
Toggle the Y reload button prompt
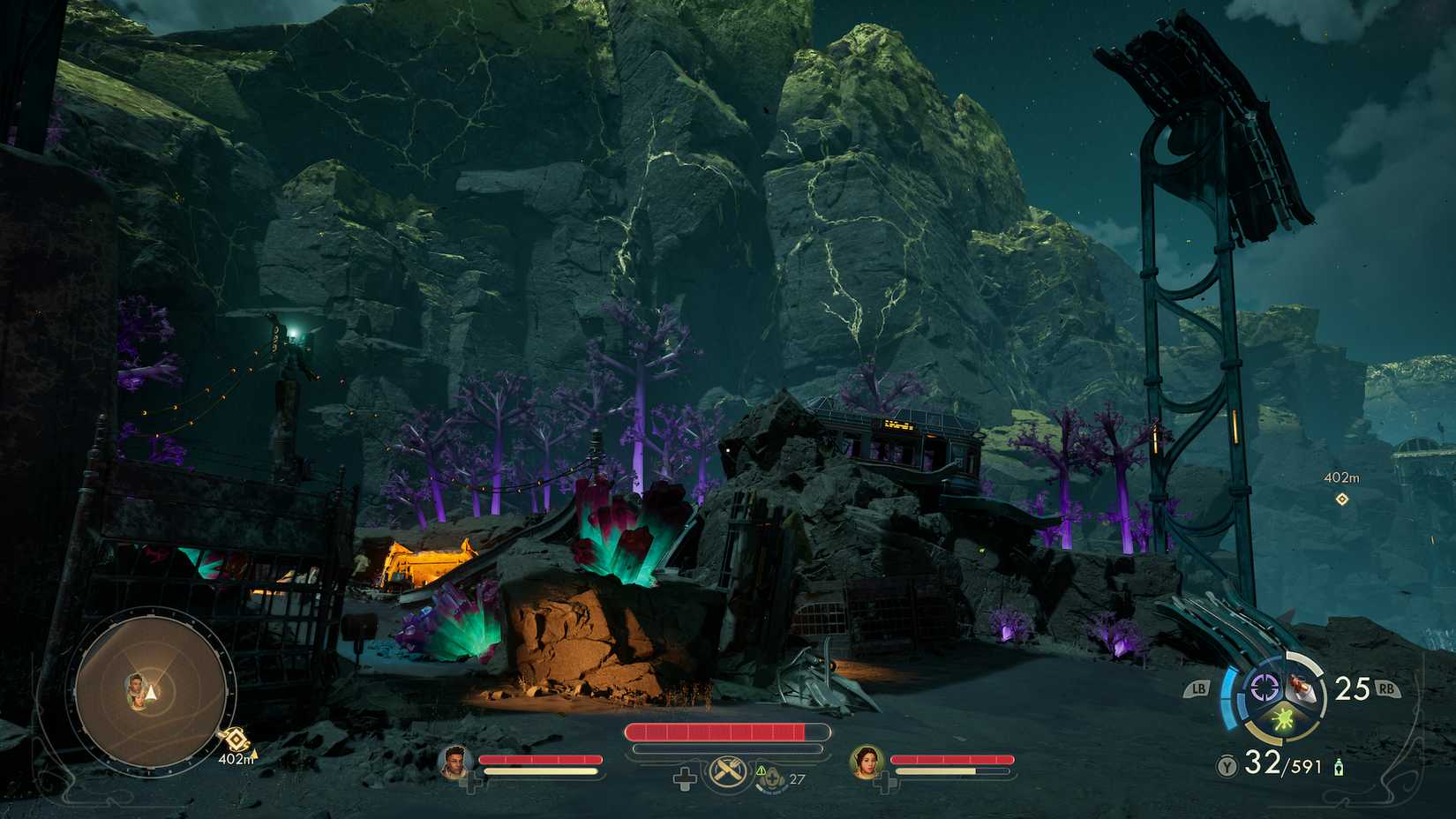[1228, 764]
